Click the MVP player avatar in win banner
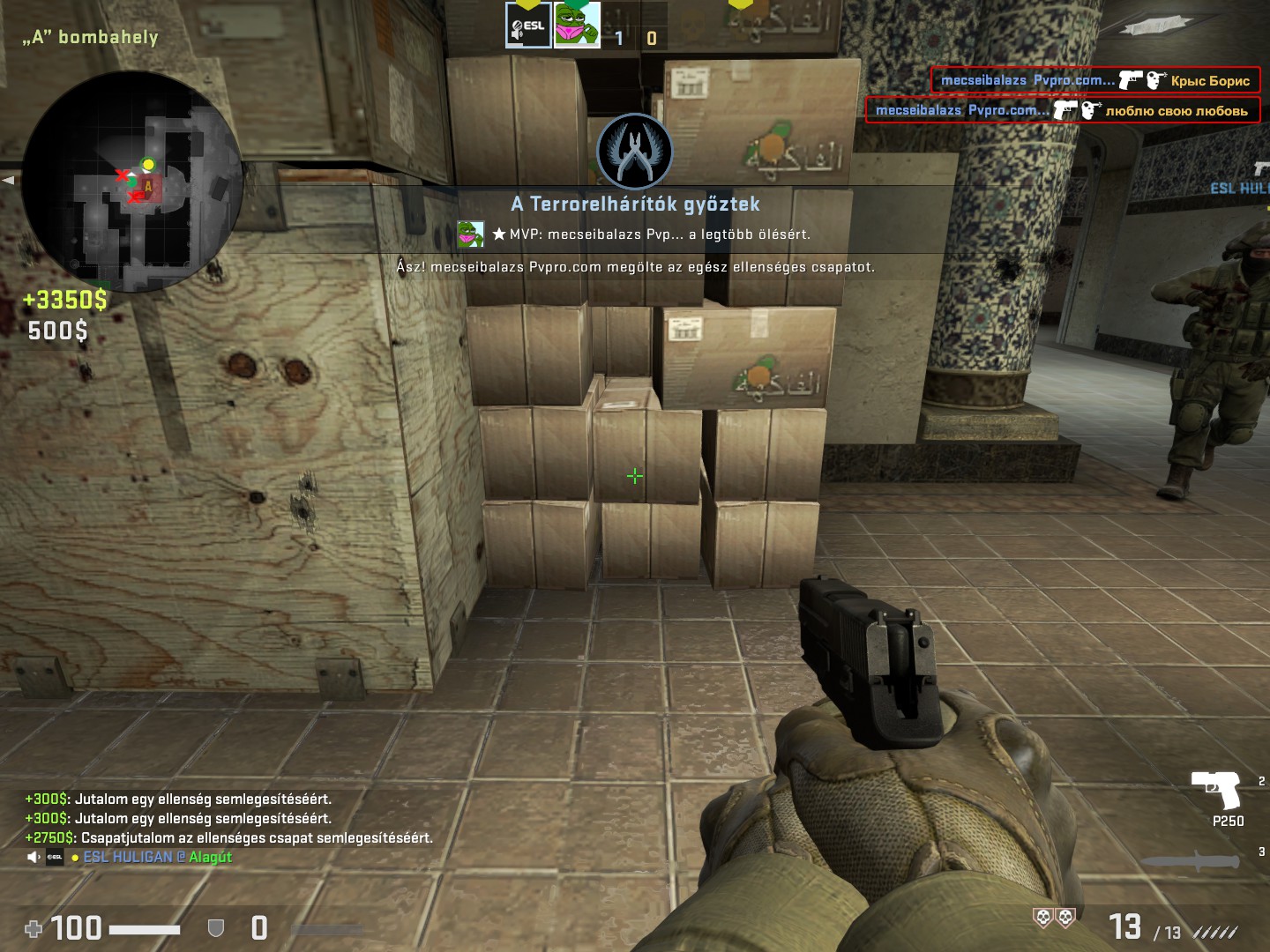Screen dimensions: 1270x952 click(x=471, y=234)
